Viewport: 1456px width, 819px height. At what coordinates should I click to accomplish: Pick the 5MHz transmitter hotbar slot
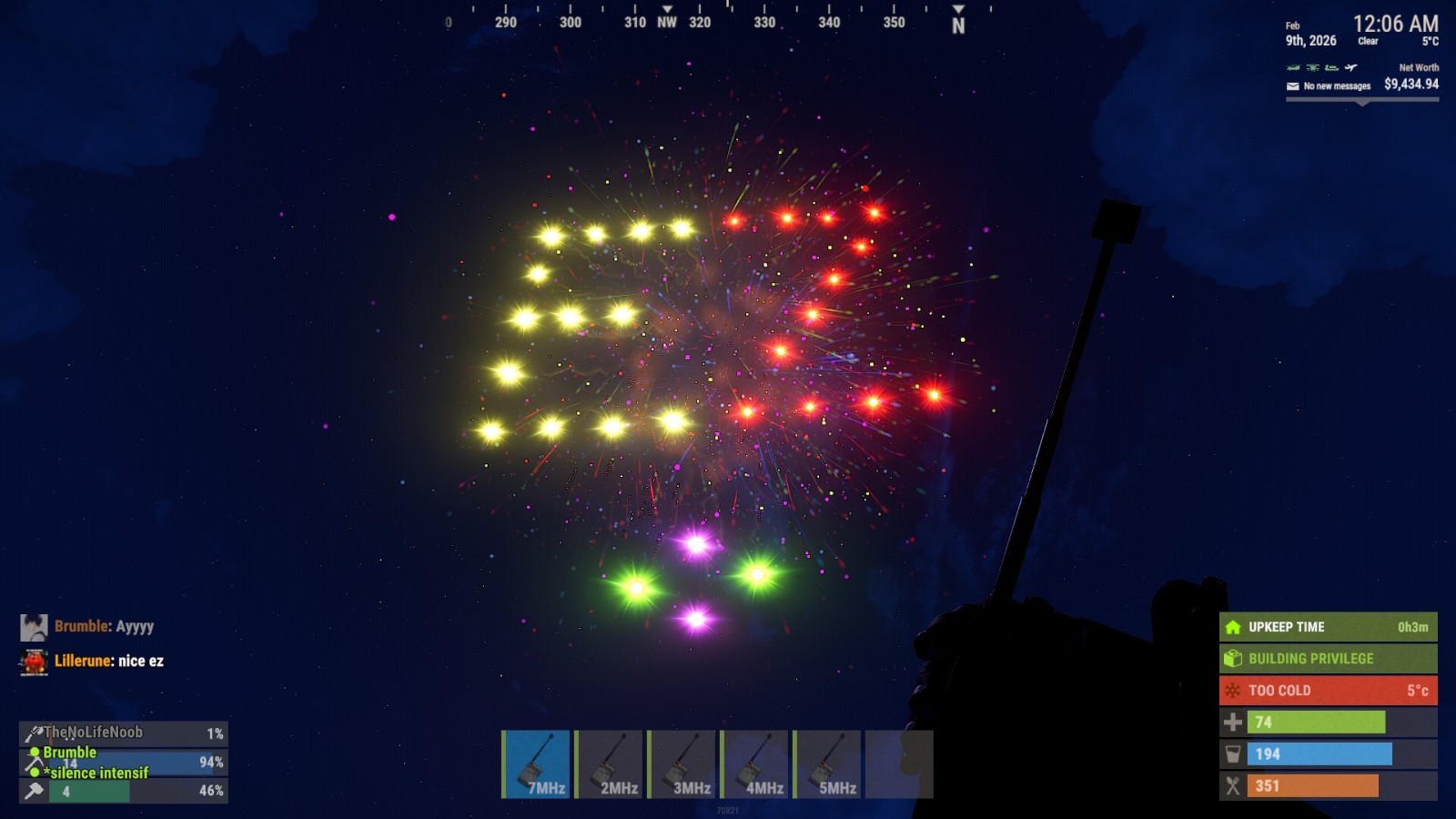[828, 764]
